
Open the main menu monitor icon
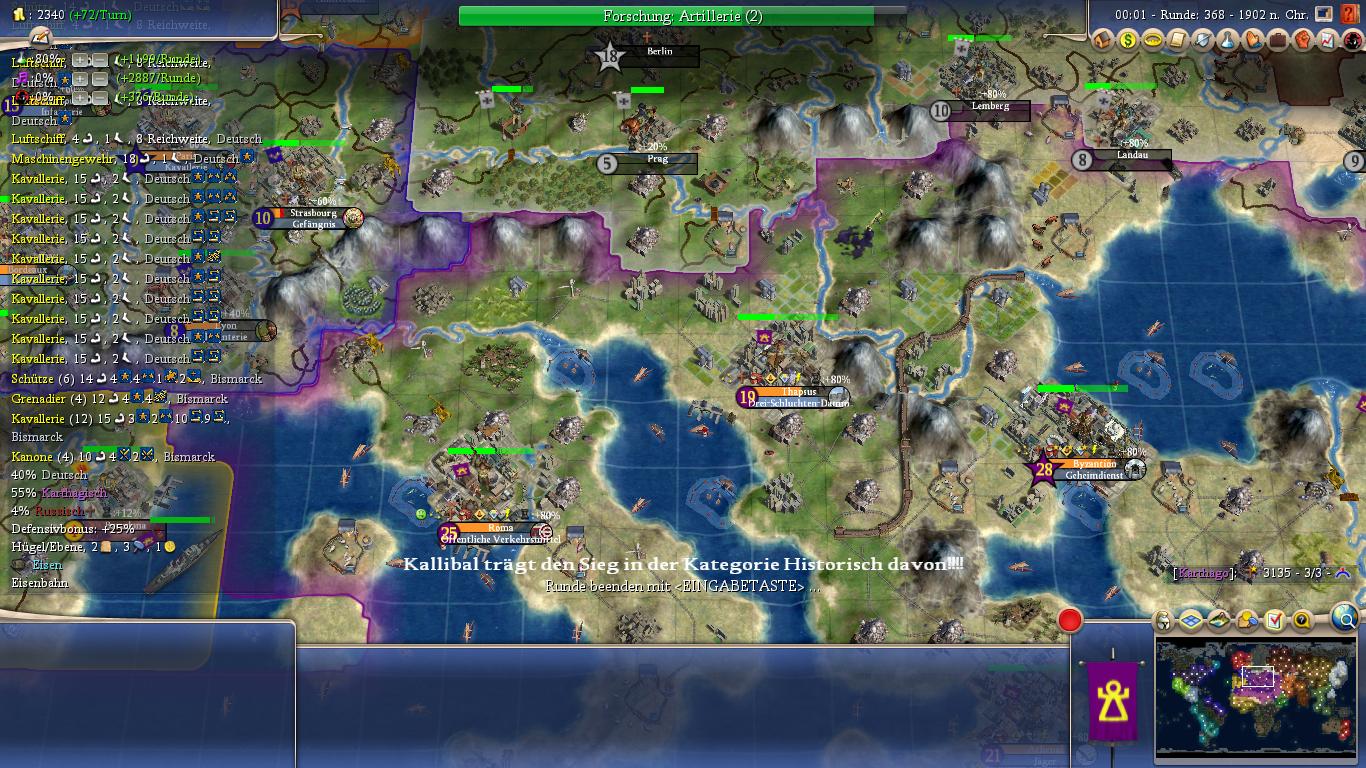[1324, 14]
